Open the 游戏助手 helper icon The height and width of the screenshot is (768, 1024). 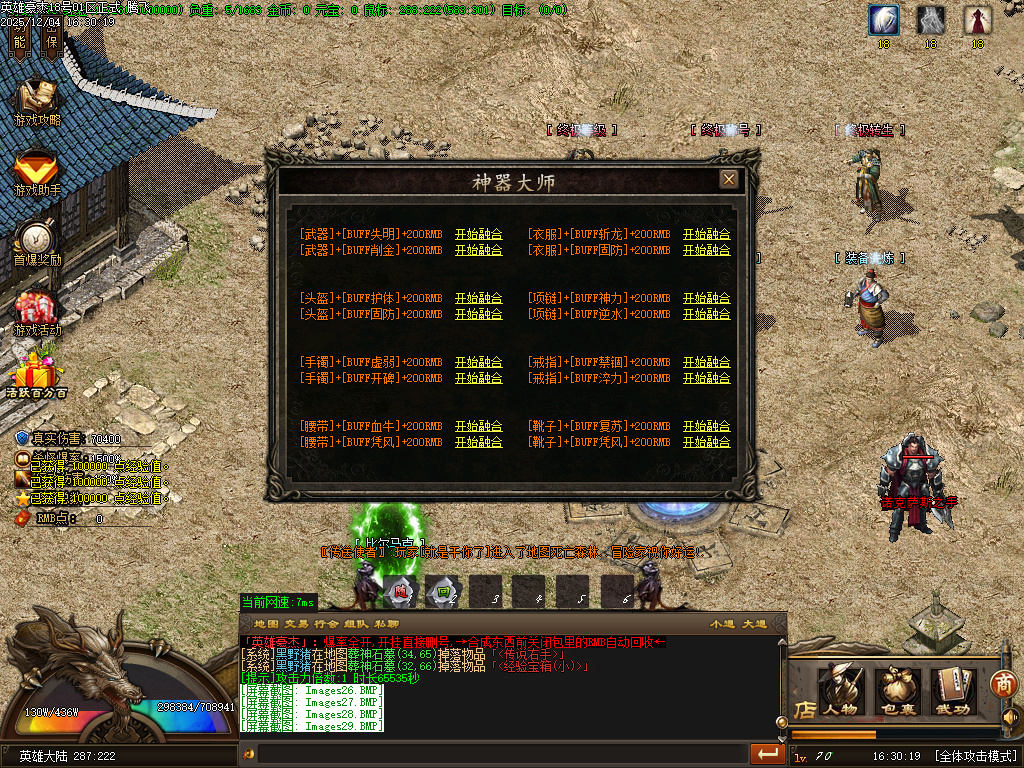click(37, 172)
